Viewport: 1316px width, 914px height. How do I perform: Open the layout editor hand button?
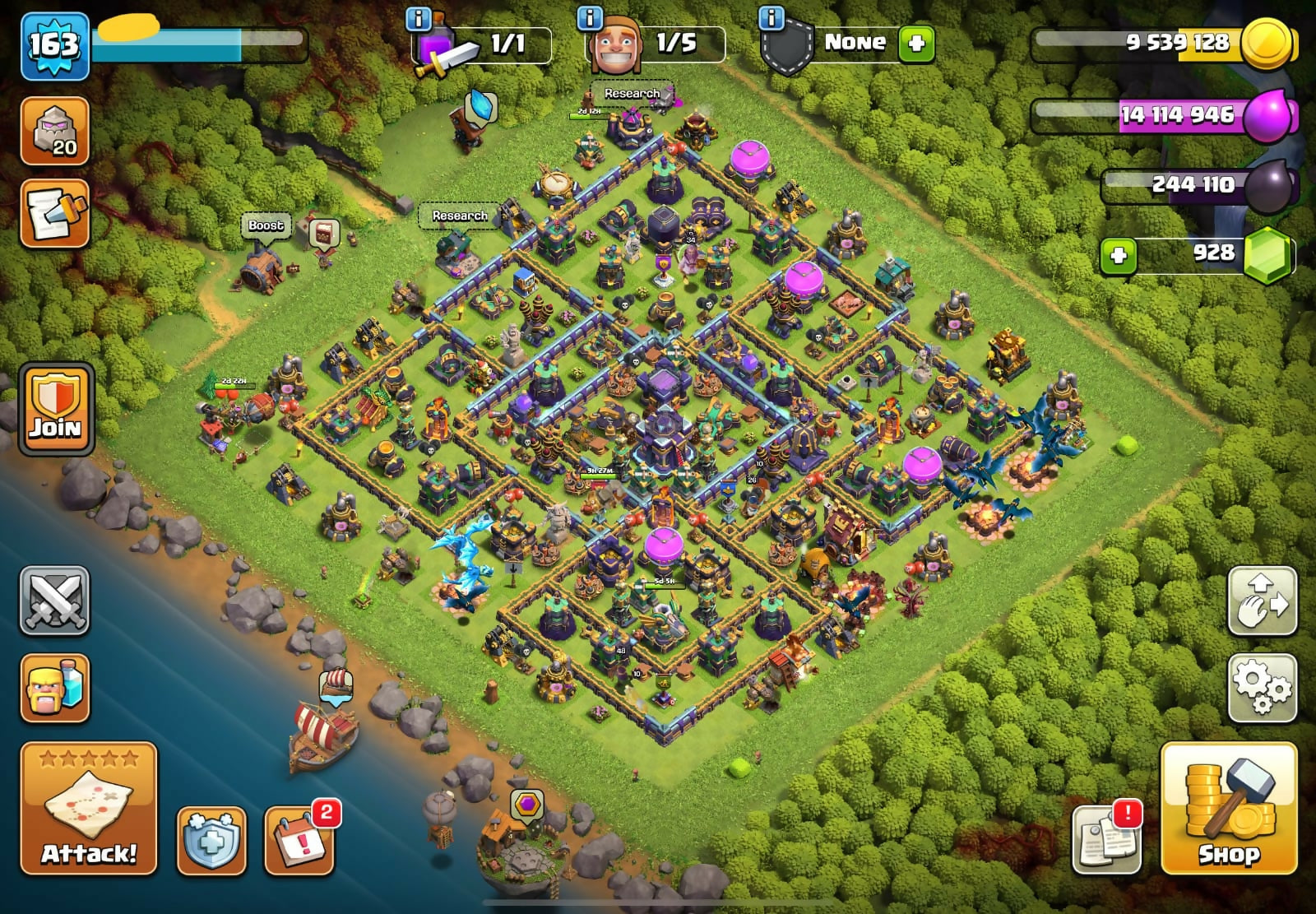pyautogui.click(x=1262, y=601)
